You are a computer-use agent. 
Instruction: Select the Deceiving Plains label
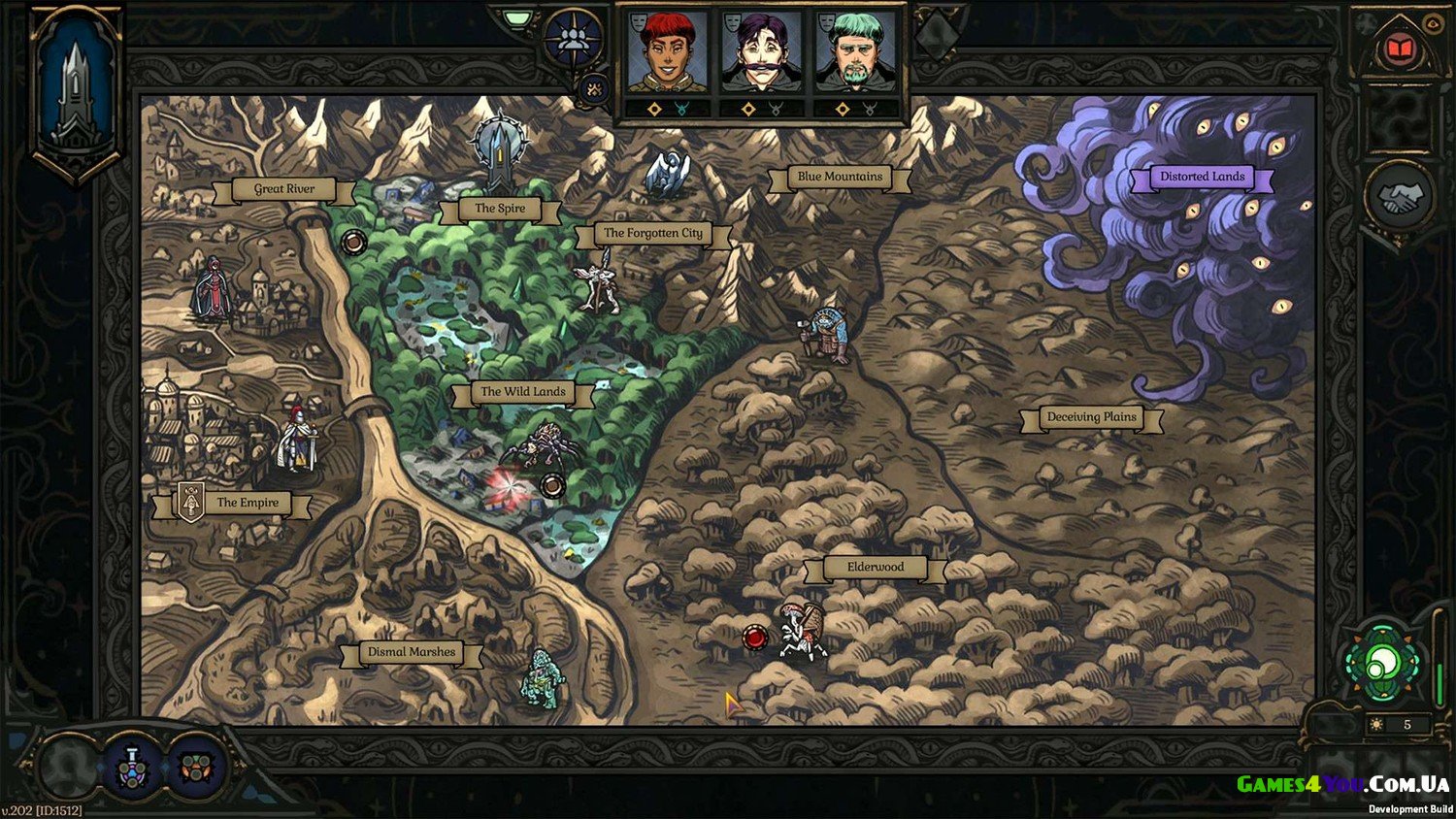(x=1091, y=417)
